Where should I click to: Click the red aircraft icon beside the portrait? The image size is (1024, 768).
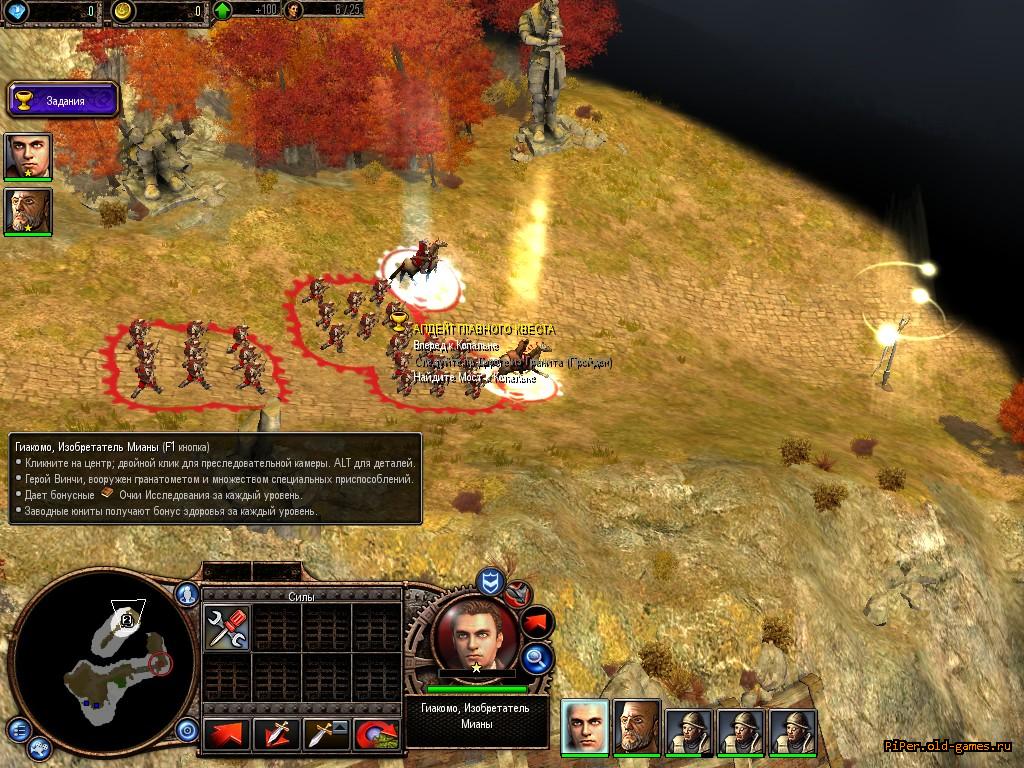click(517, 595)
